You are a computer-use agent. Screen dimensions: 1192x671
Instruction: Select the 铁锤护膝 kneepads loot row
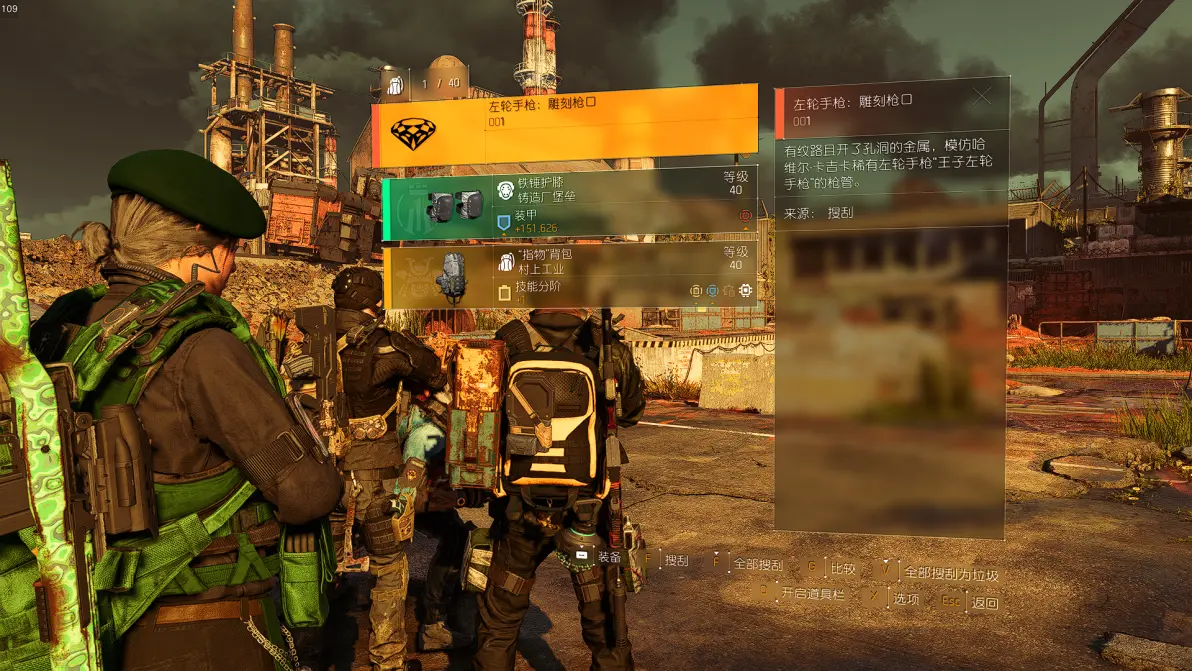(x=569, y=208)
